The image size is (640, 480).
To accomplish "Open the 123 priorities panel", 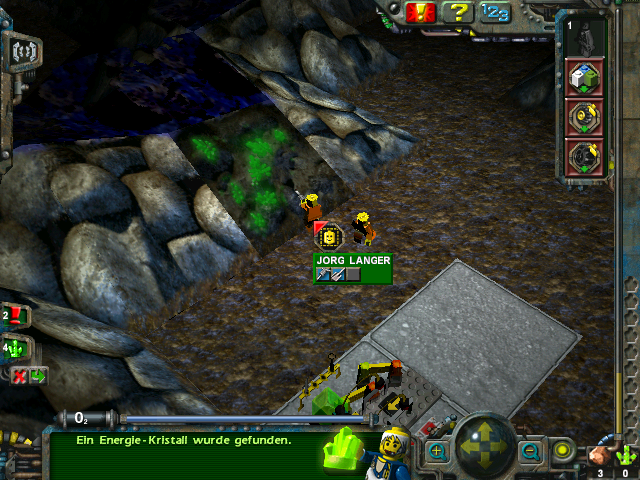I will (494, 12).
